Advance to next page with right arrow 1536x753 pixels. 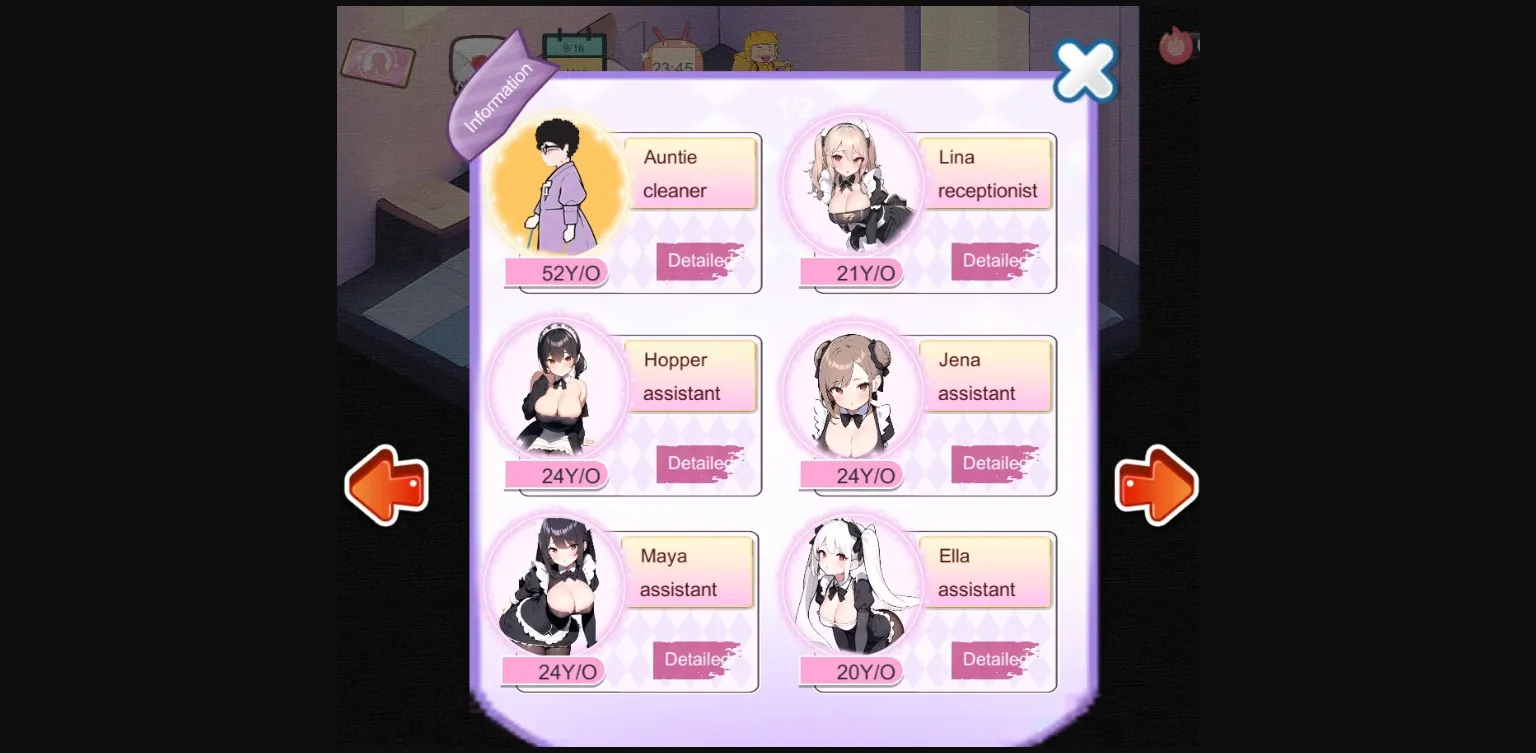point(1156,485)
